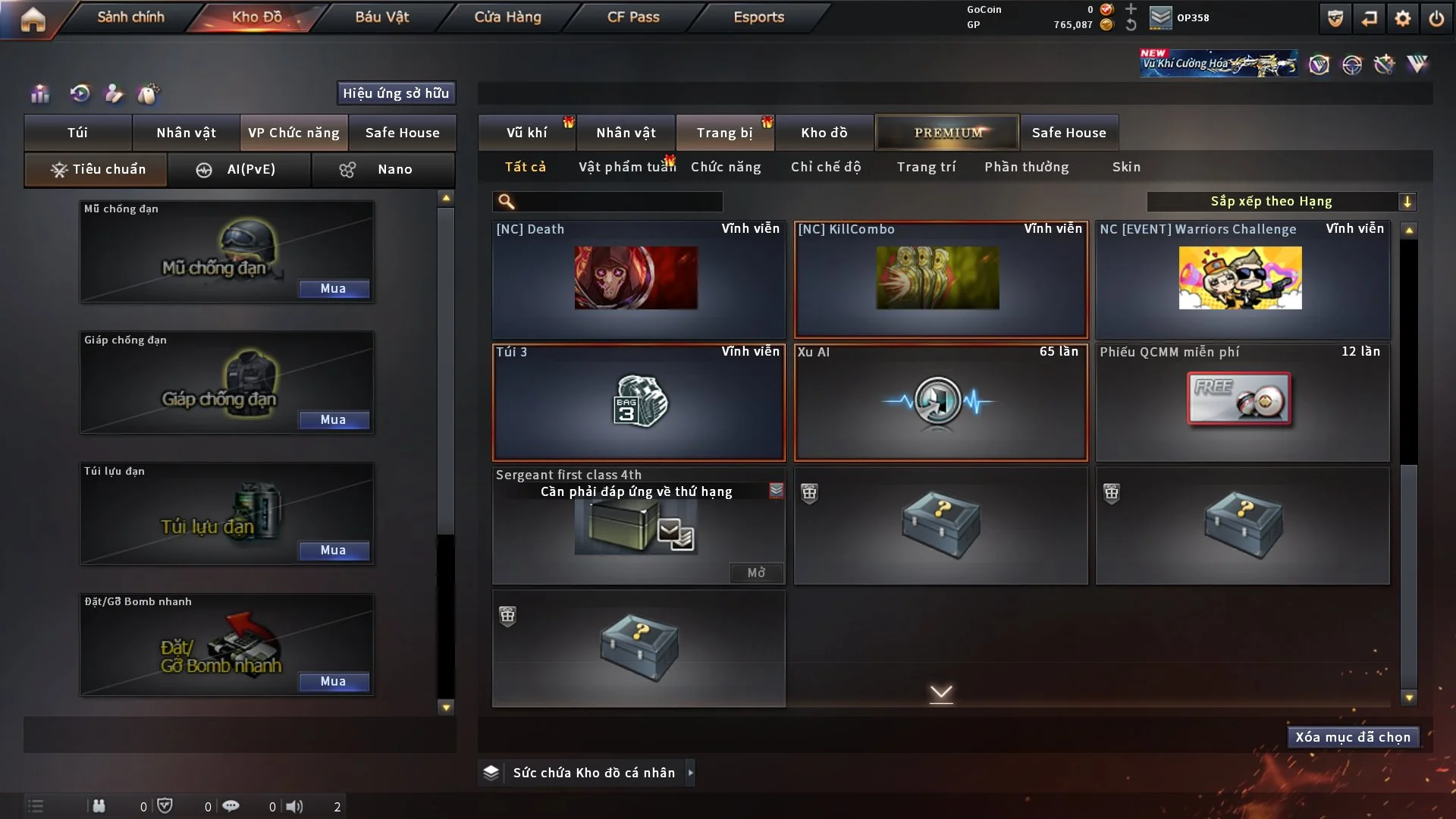Select the Vũ khí inventory tab
Image resolution: width=1456 pixels, height=819 pixels.
coord(526,133)
